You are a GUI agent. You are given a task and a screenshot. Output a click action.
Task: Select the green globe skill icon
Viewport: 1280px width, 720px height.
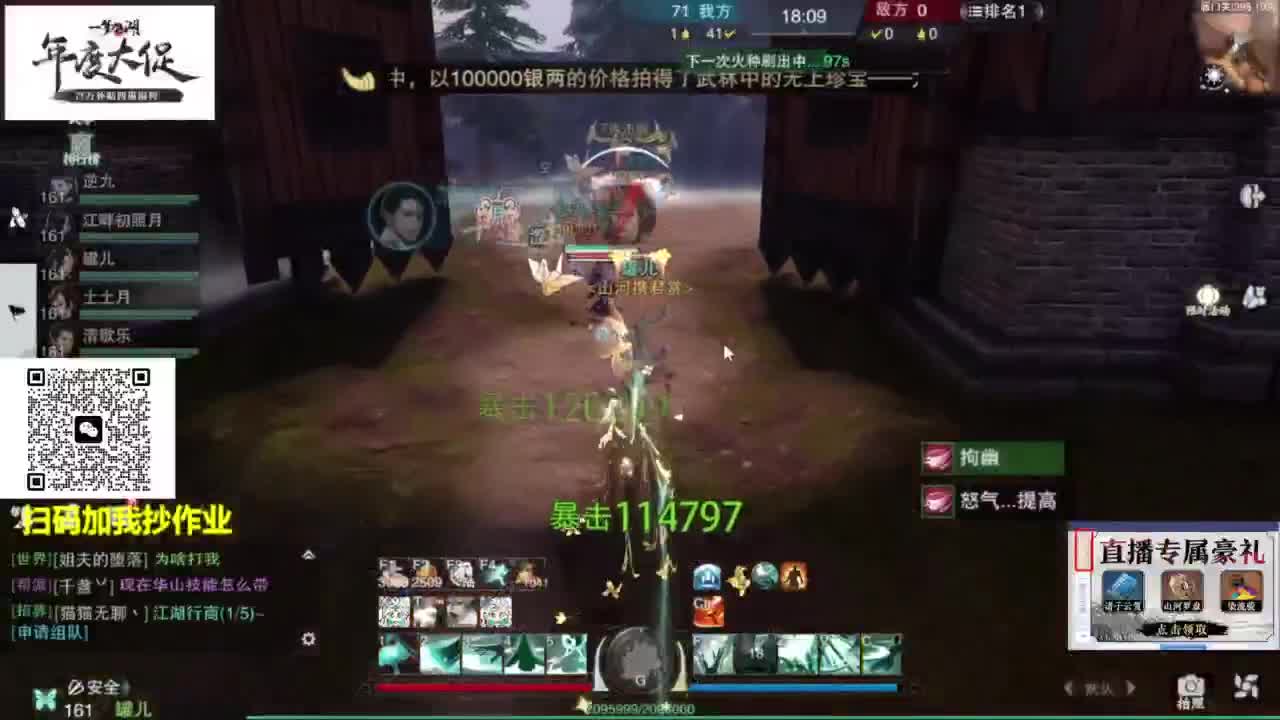[764, 577]
